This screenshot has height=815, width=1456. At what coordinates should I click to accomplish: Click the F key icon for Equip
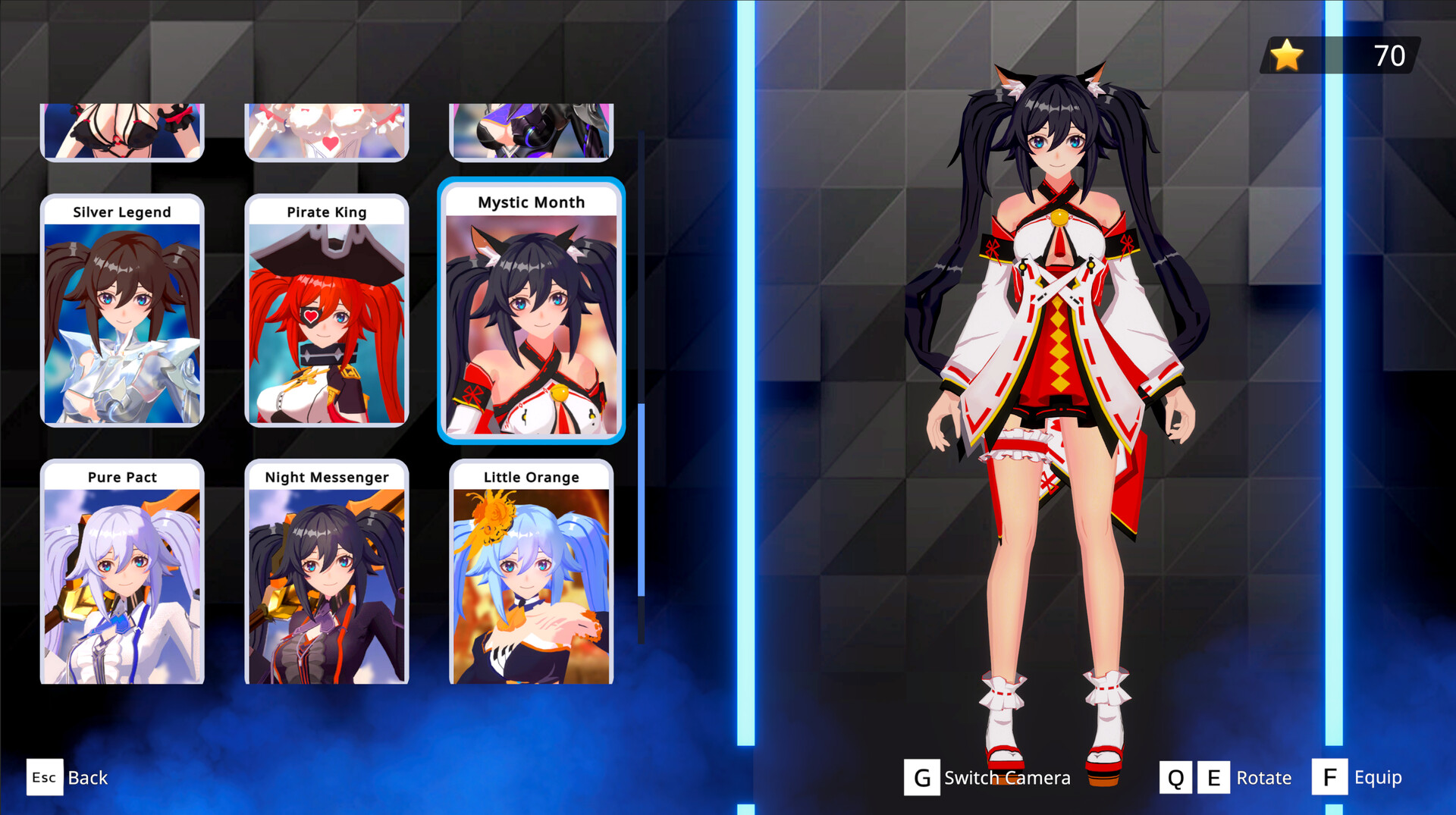1329,776
